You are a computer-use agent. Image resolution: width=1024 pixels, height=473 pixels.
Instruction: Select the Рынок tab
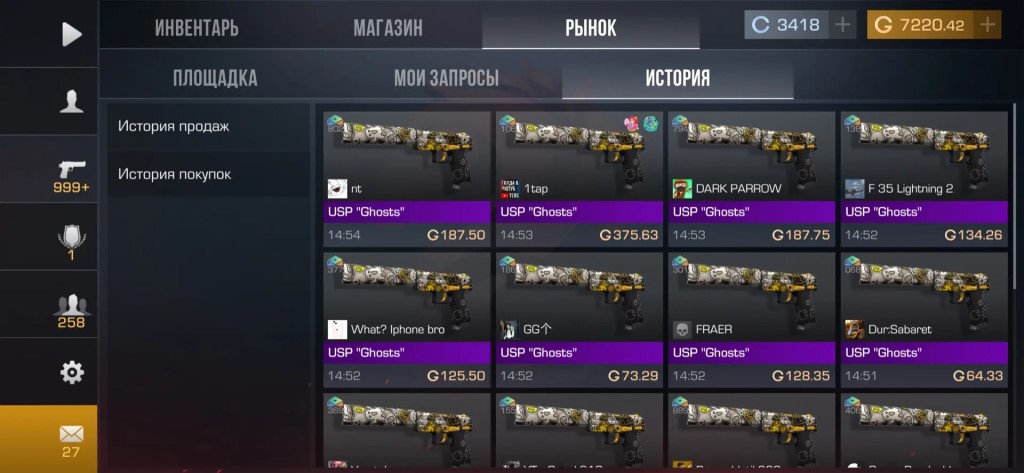tap(589, 27)
